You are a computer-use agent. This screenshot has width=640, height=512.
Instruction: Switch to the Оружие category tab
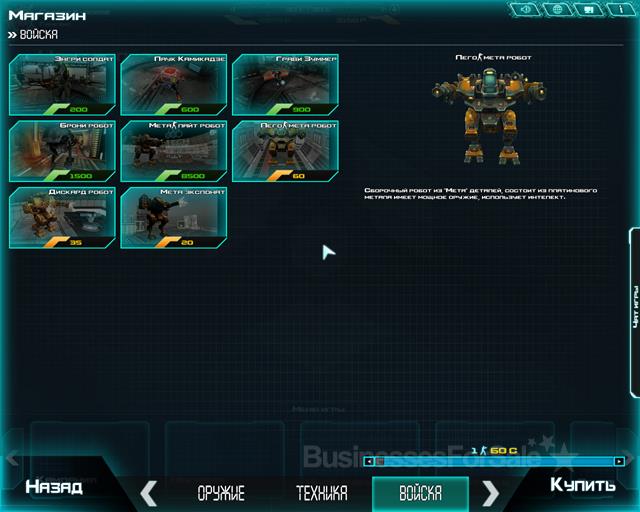pos(221,493)
